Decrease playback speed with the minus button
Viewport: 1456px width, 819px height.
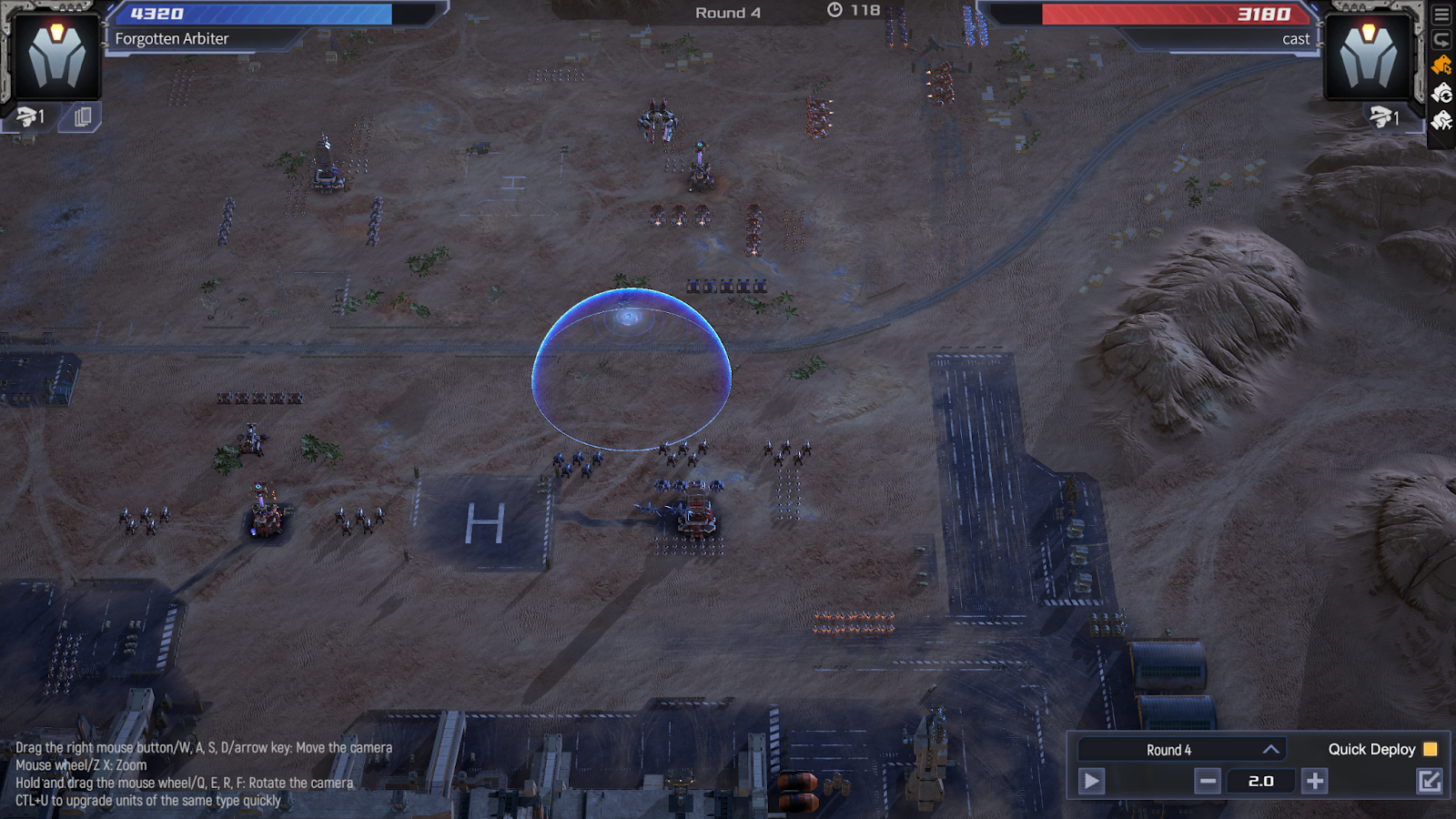pyautogui.click(x=1208, y=781)
